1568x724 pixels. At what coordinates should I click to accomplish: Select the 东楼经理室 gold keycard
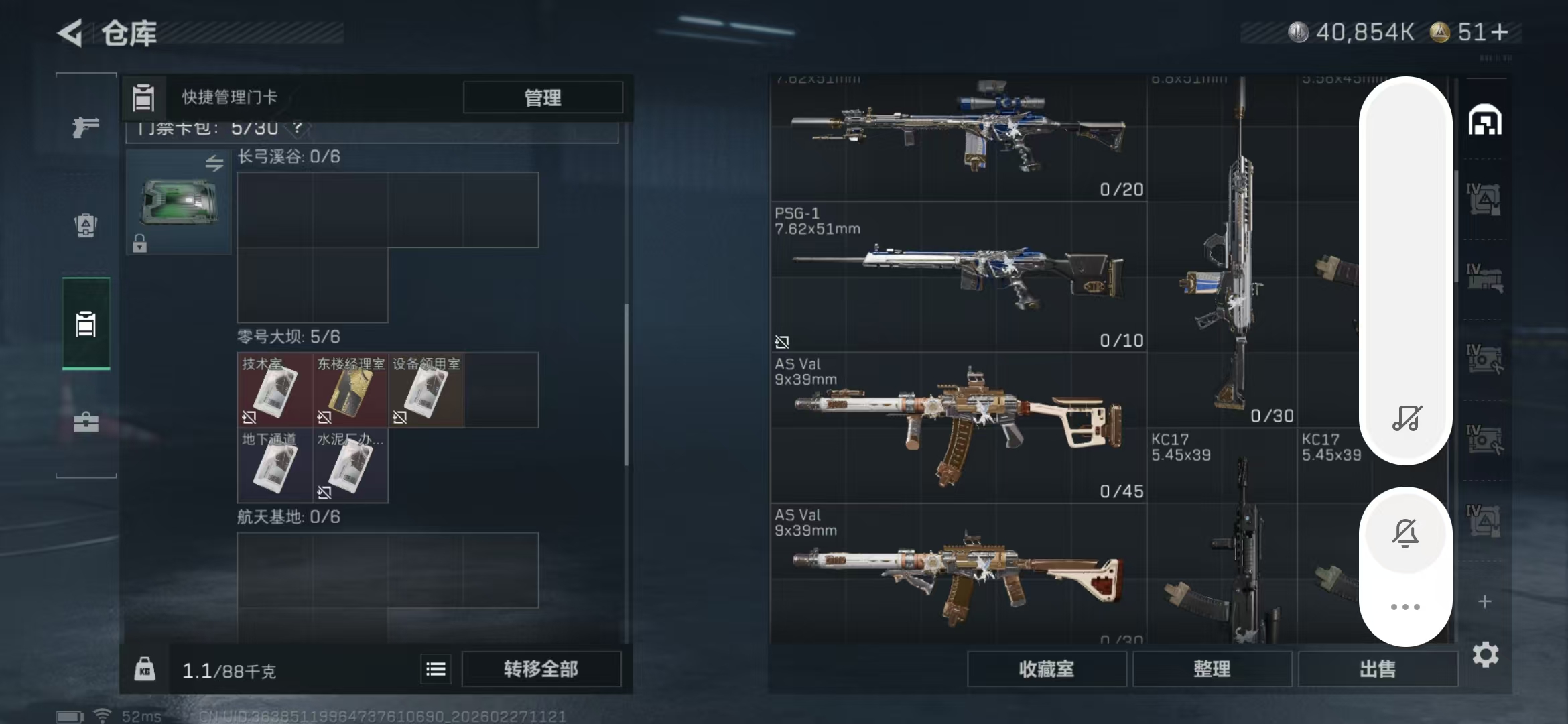(x=350, y=391)
